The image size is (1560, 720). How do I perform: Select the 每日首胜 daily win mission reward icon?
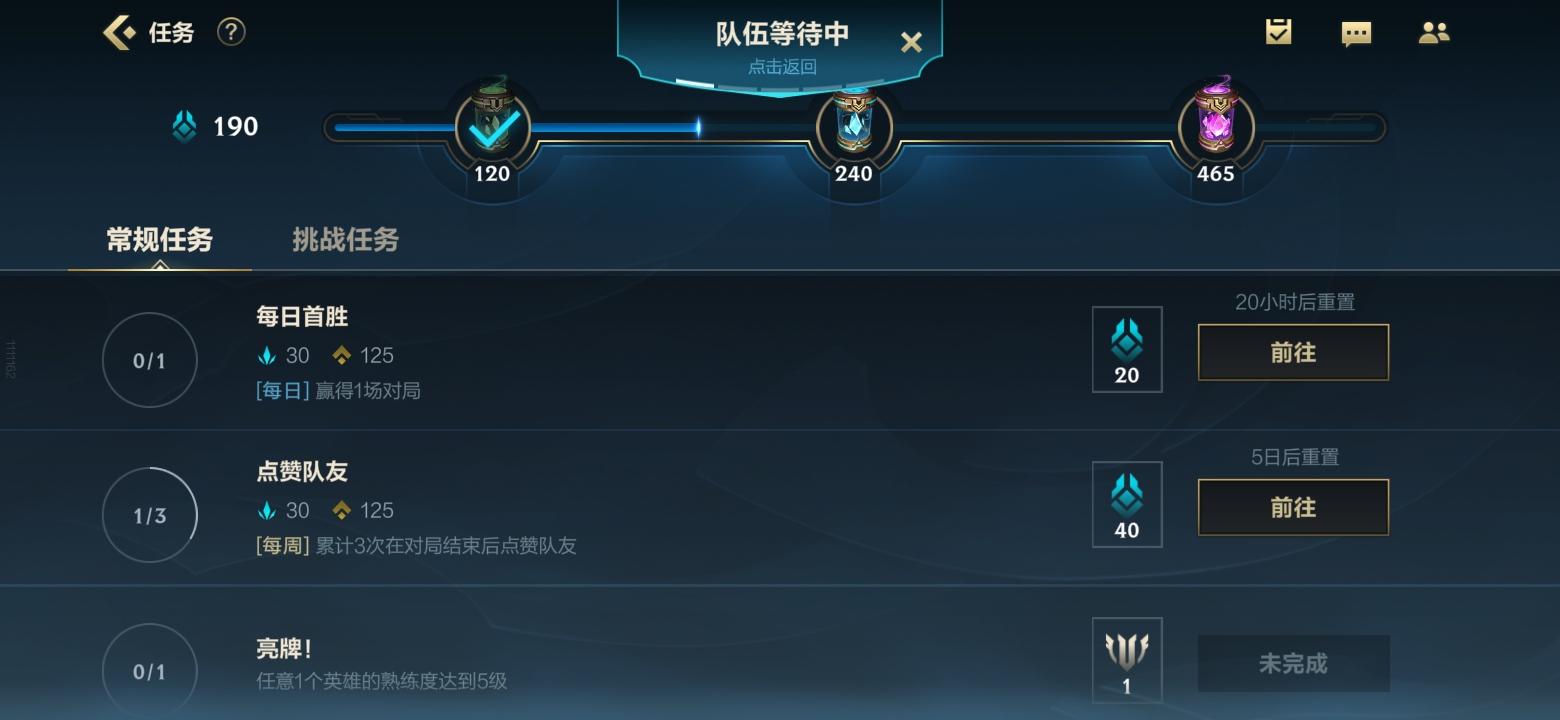click(1127, 348)
